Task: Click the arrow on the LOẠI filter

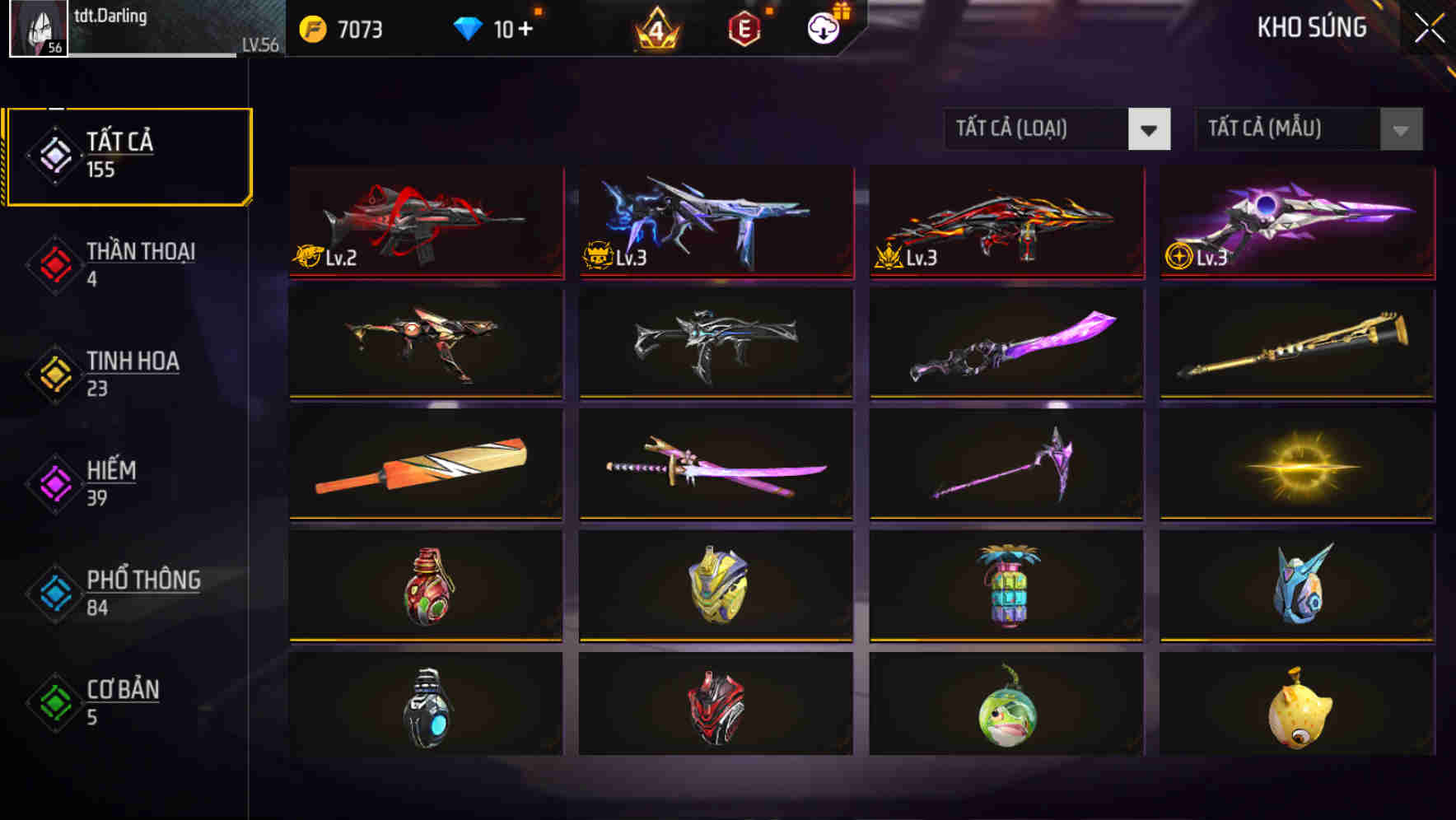Action: (1150, 129)
